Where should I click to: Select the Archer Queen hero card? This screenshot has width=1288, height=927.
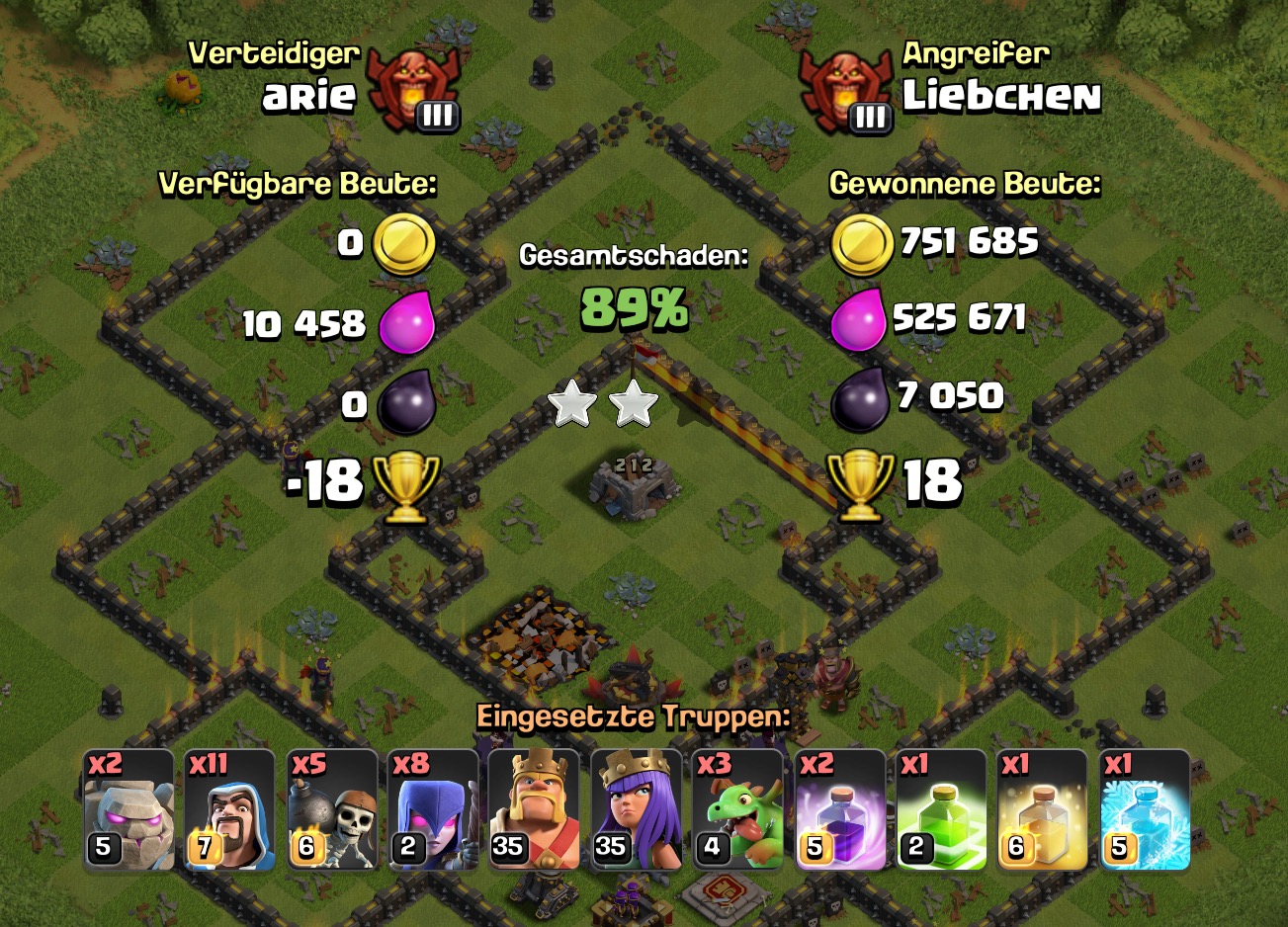(x=637, y=809)
